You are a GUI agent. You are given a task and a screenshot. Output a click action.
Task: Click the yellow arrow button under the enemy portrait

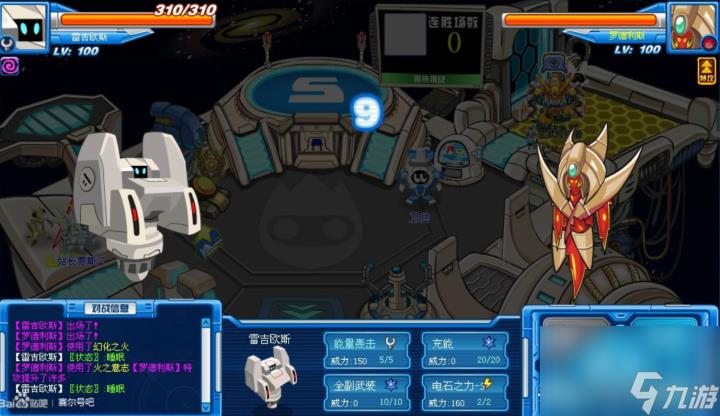(x=707, y=69)
